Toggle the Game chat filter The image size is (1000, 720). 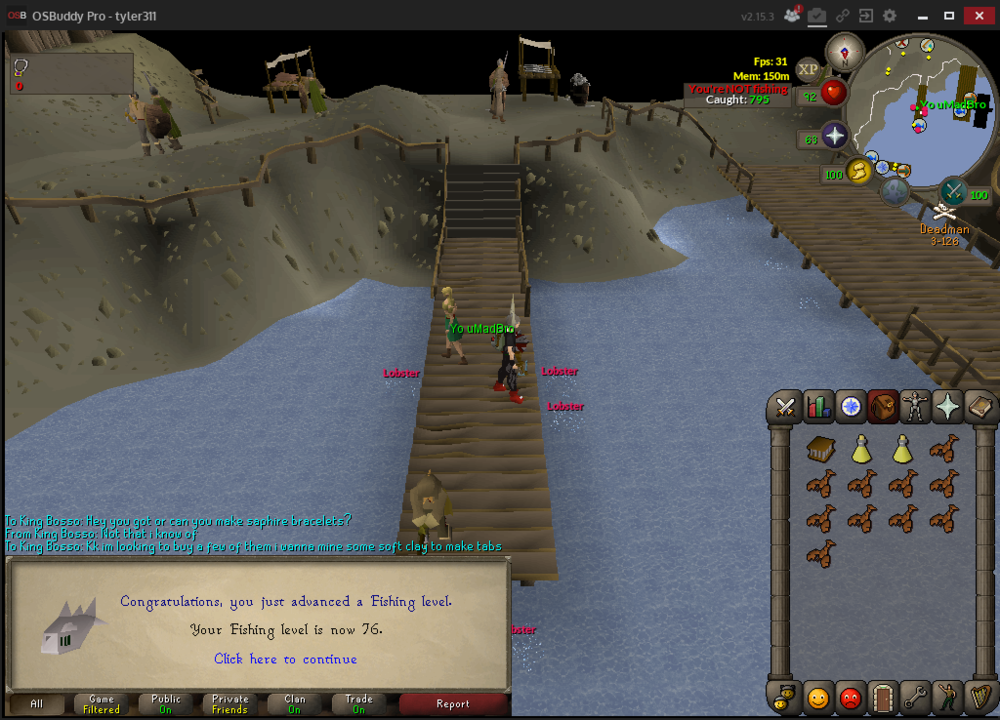click(101, 704)
